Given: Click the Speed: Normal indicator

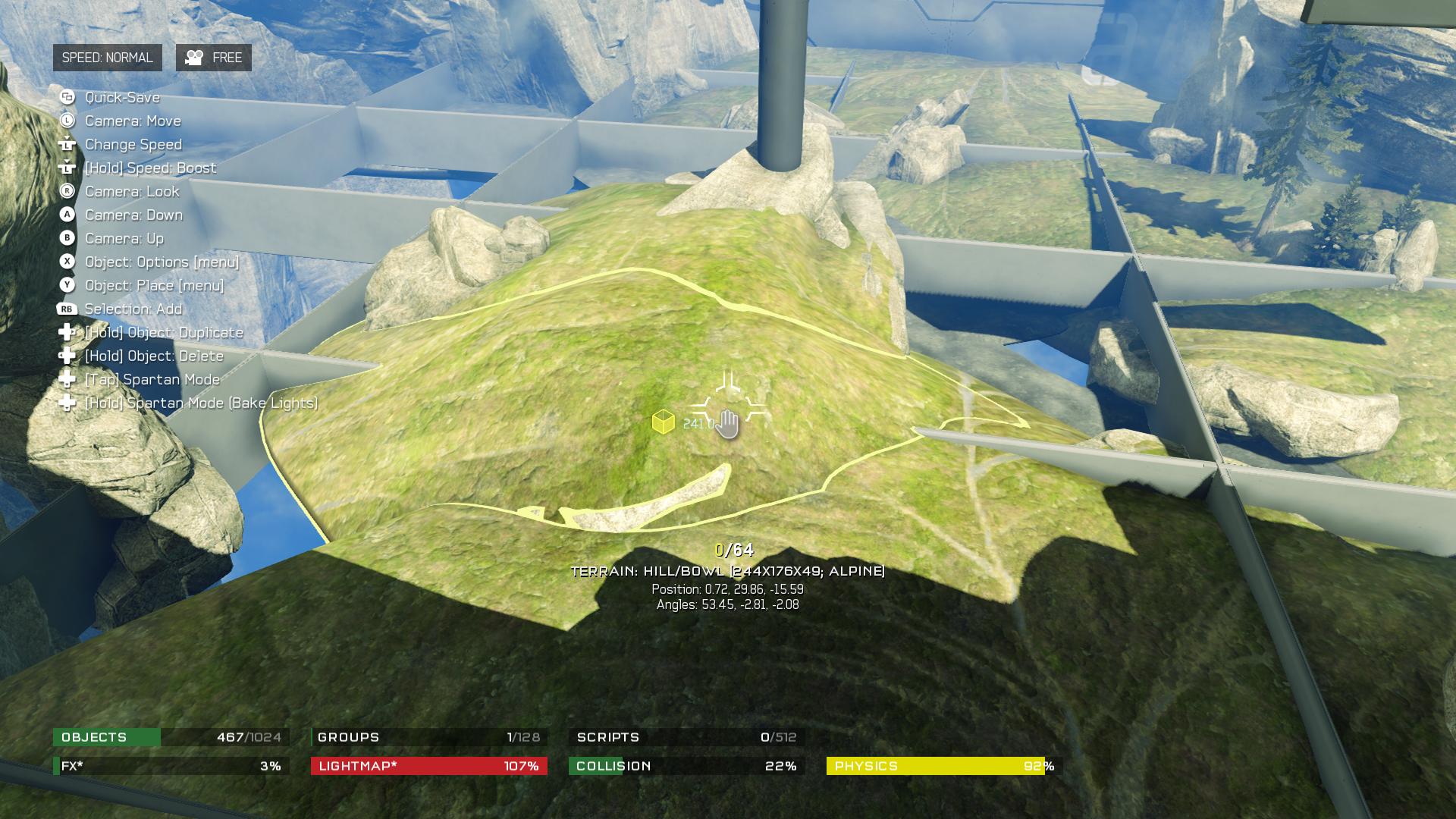Looking at the screenshot, I should click(x=107, y=58).
